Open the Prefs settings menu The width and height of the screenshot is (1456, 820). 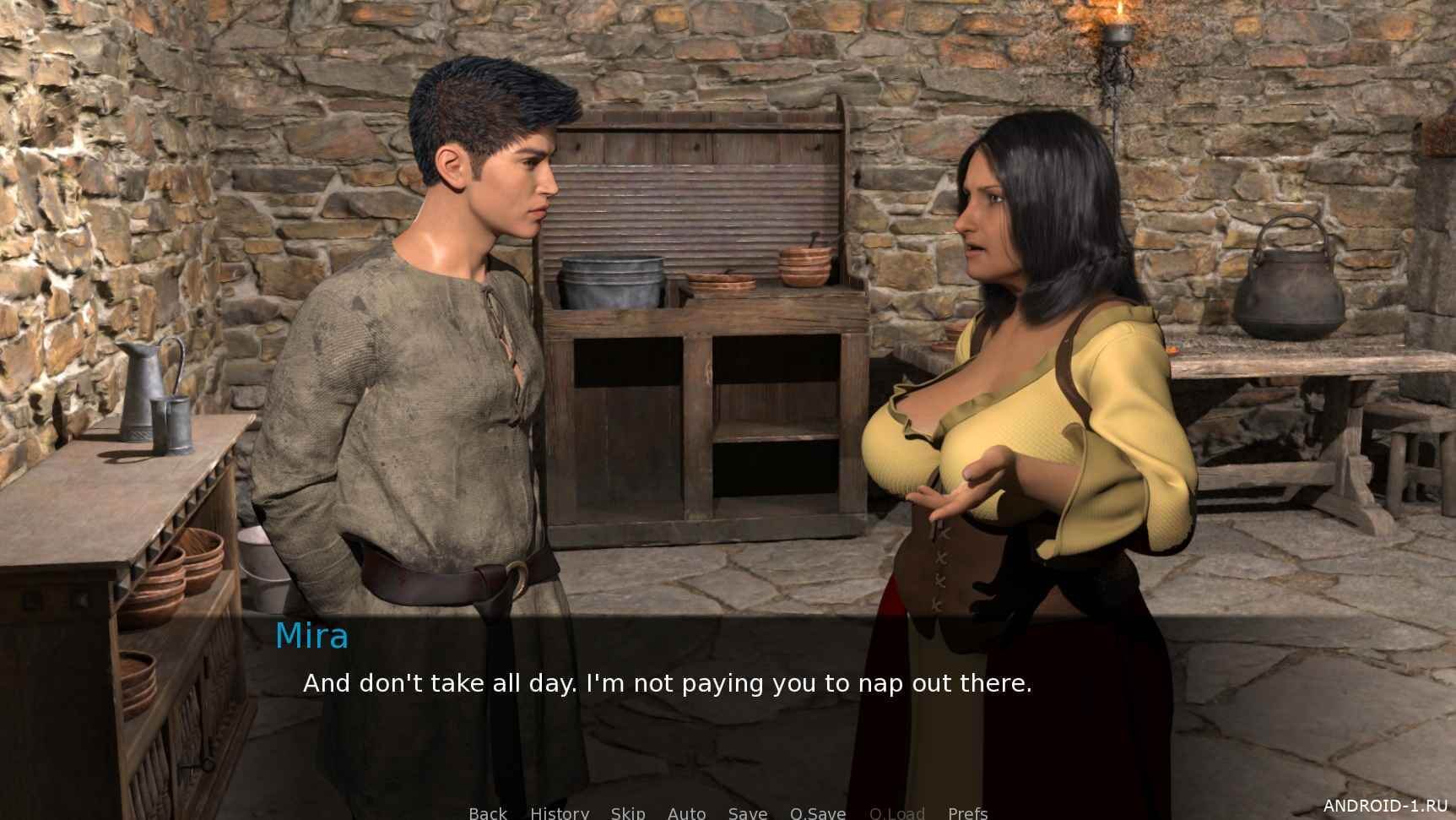[967, 812]
